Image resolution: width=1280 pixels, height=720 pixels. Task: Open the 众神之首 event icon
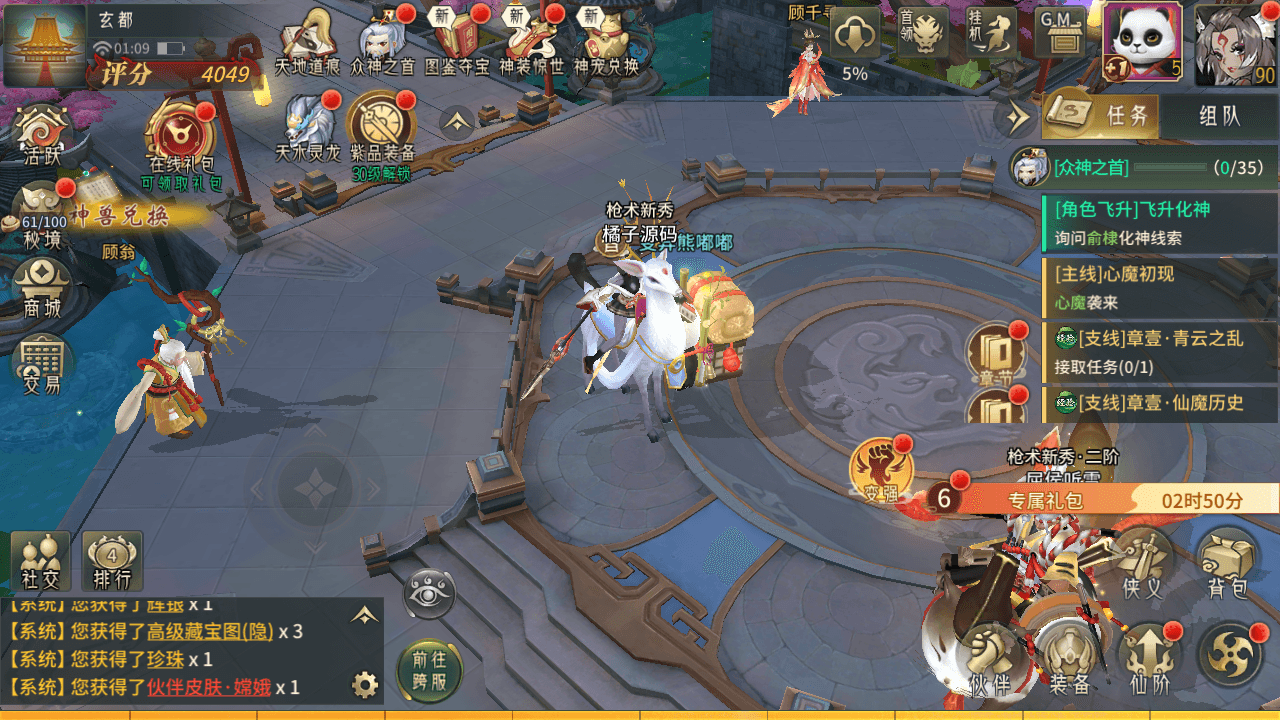click(385, 42)
